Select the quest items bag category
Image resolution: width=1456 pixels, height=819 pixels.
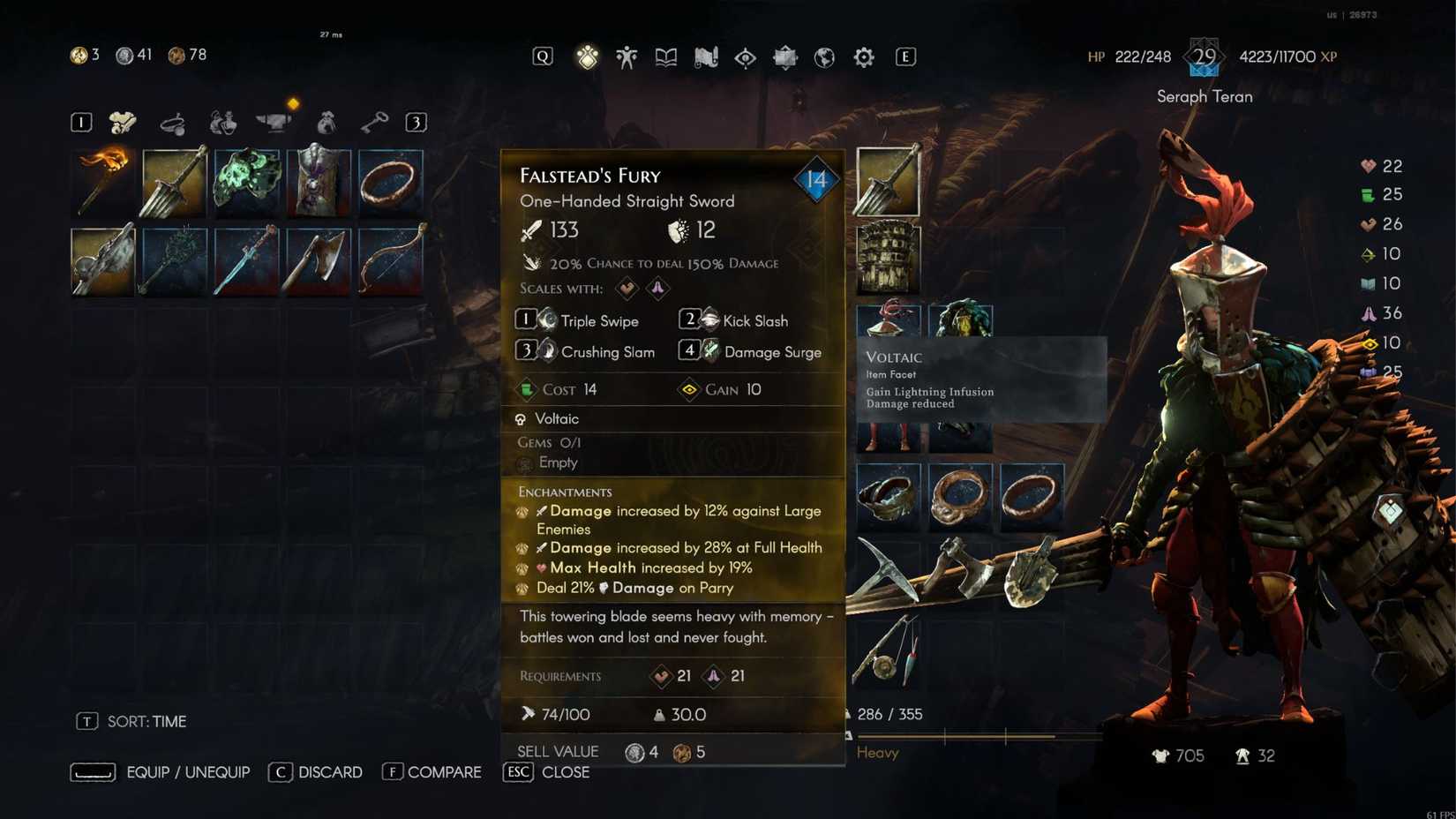tap(327, 122)
